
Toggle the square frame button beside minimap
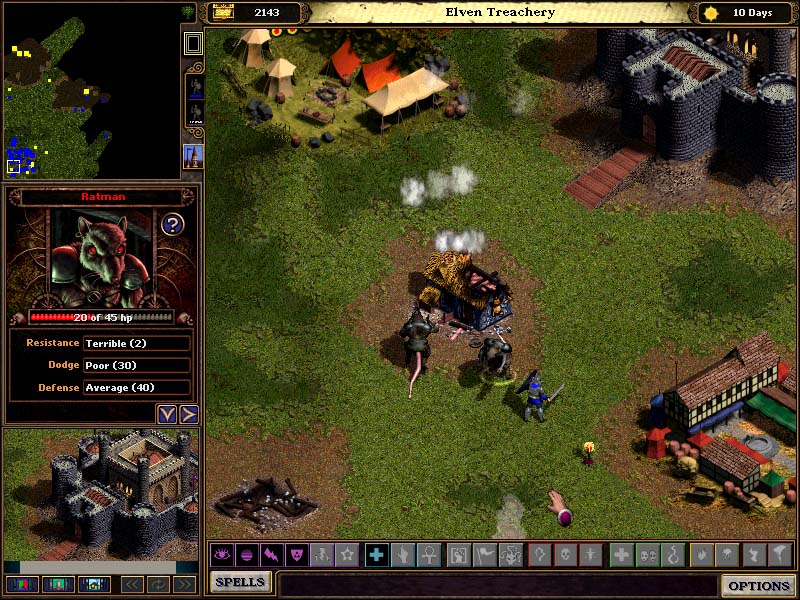tap(193, 43)
